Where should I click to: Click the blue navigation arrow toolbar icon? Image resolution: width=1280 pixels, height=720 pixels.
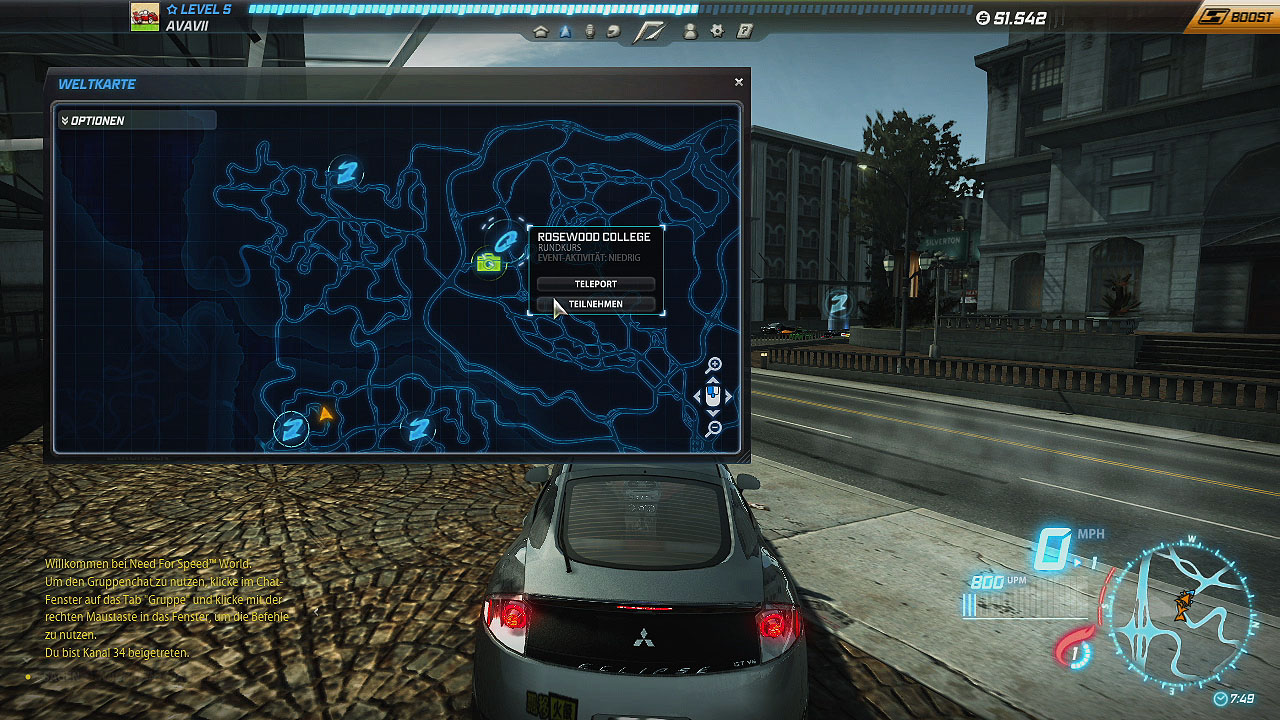(x=565, y=32)
